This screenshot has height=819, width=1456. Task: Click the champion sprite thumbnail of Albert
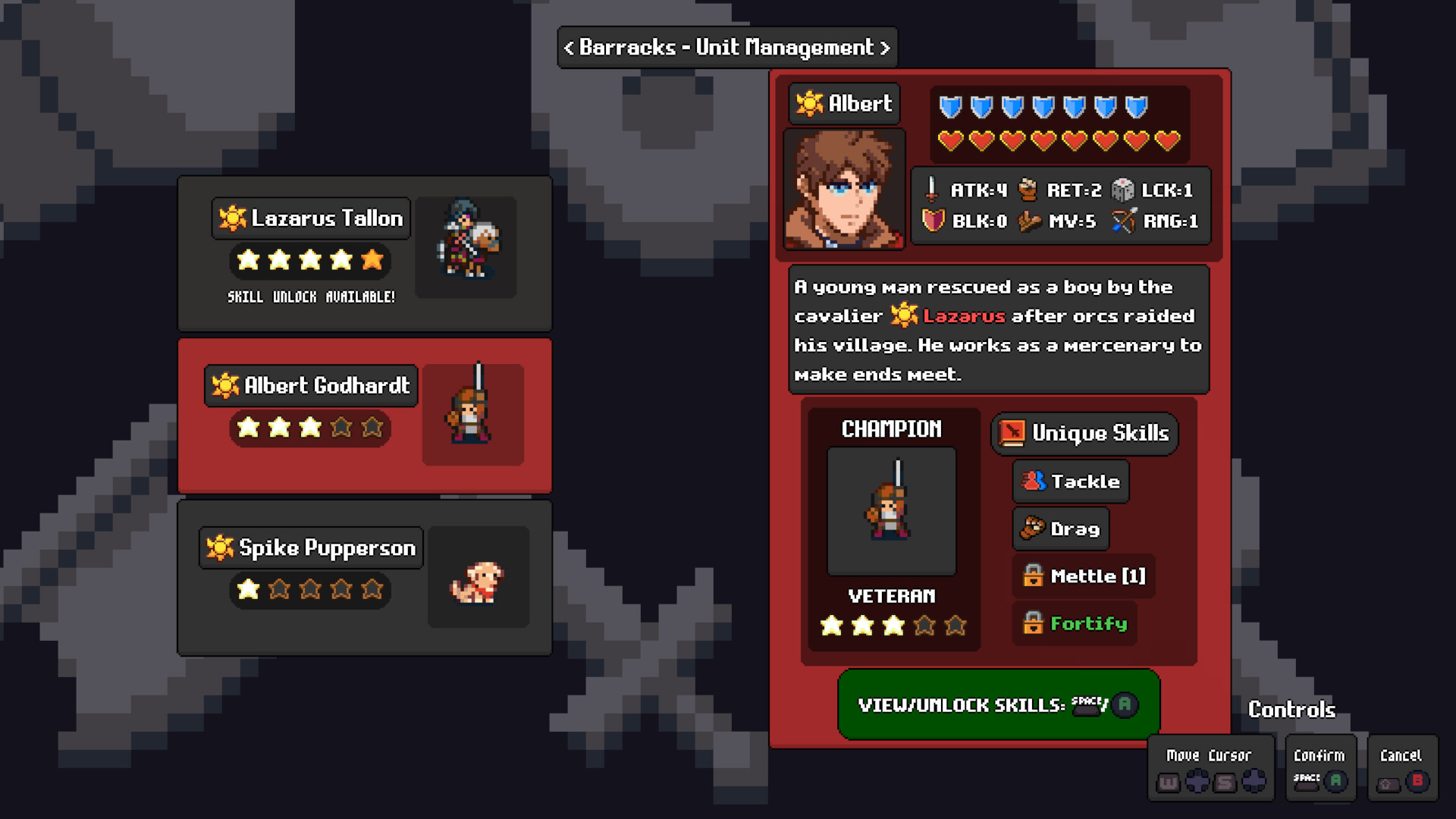[892, 510]
